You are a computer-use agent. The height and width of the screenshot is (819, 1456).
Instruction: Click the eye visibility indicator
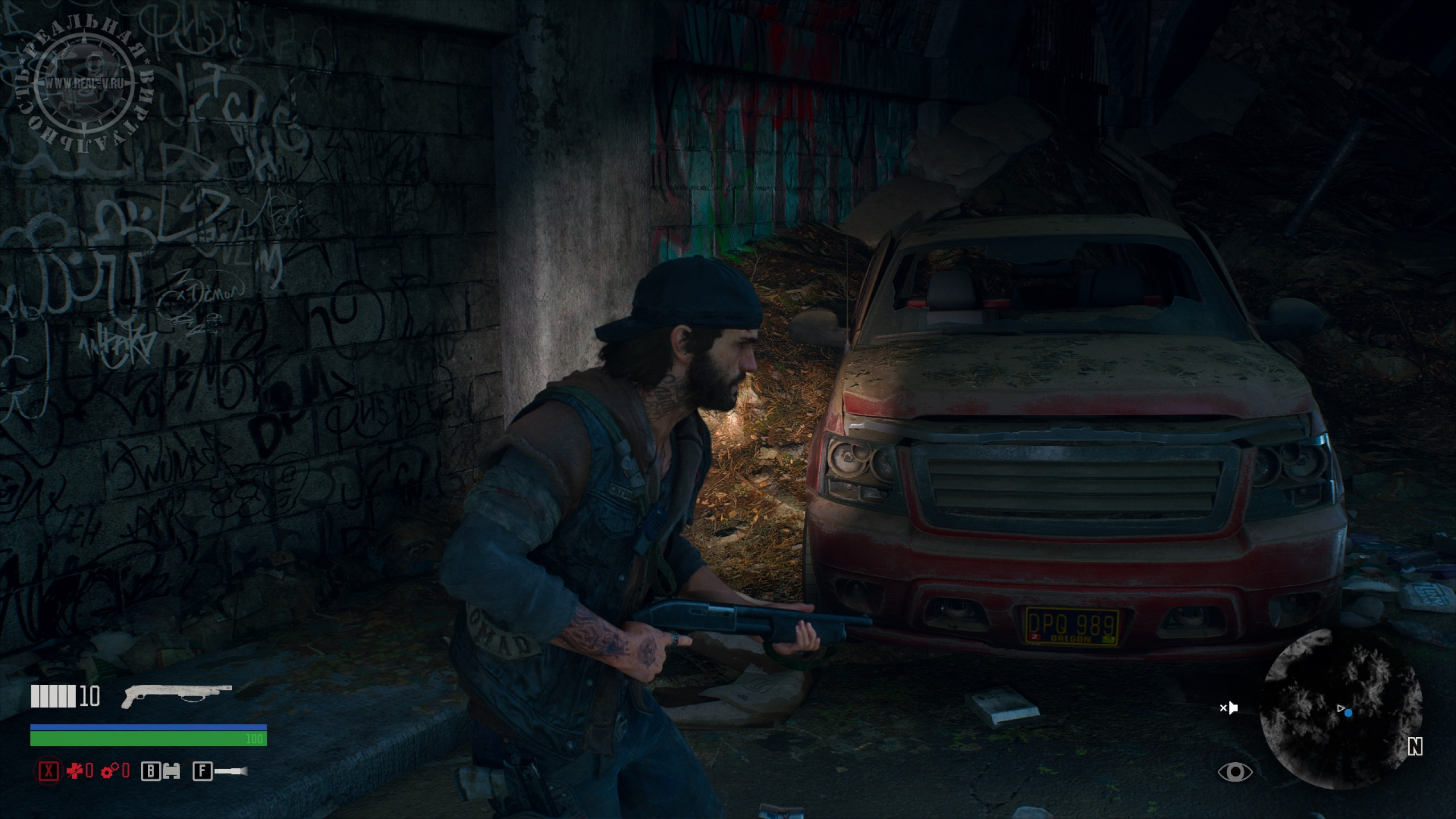[1235, 772]
